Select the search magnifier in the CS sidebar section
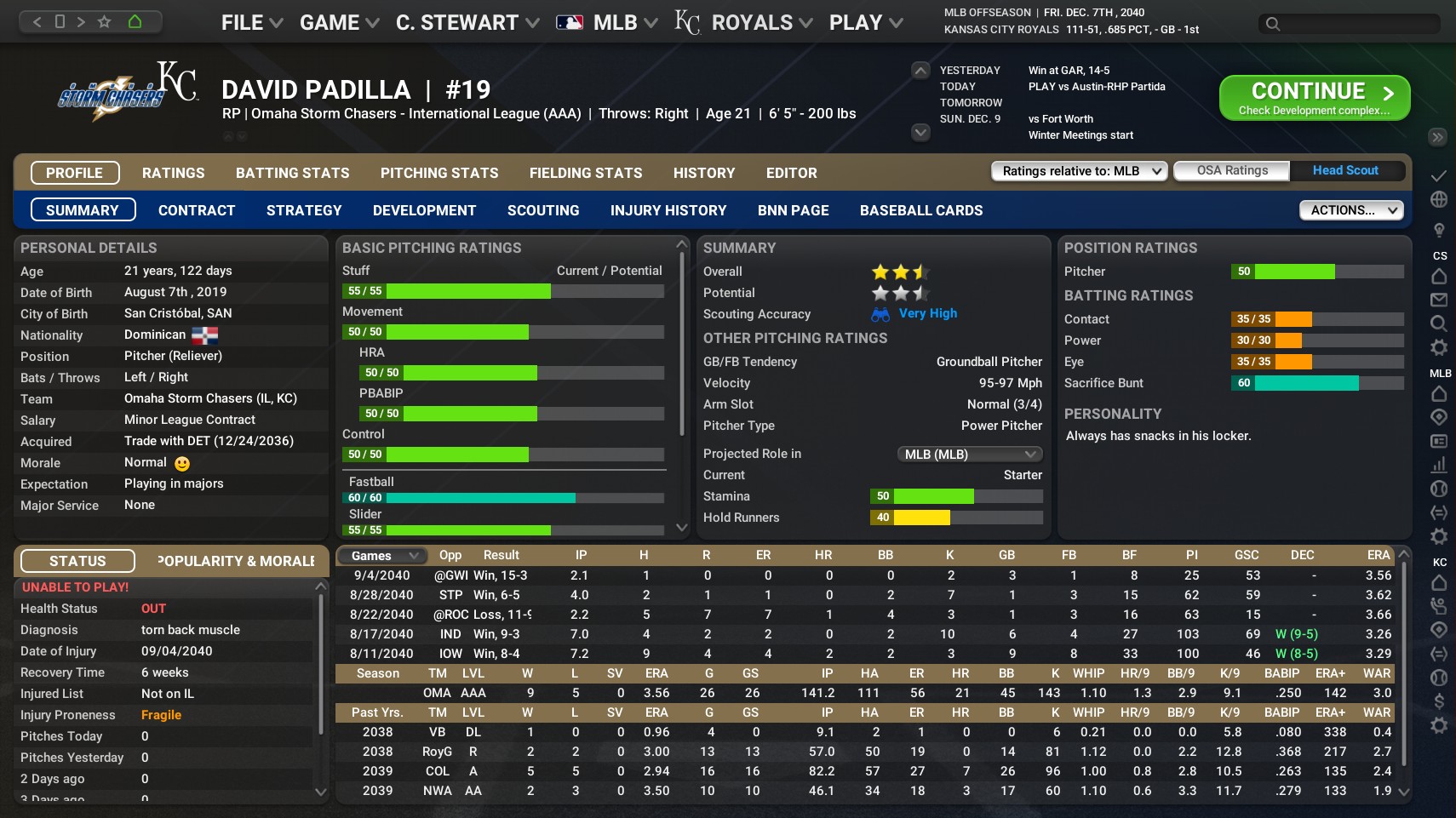The height and width of the screenshot is (818, 1456). tap(1439, 322)
